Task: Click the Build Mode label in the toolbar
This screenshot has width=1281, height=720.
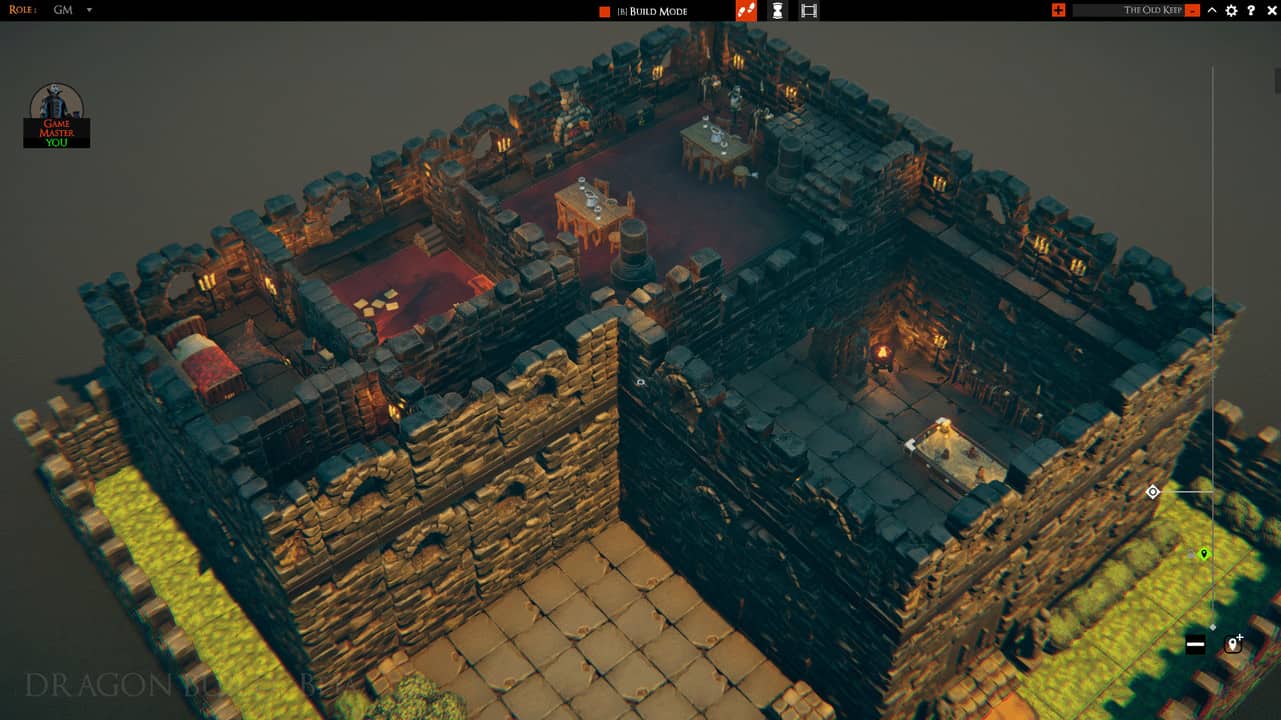Action: tap(658, 11)
